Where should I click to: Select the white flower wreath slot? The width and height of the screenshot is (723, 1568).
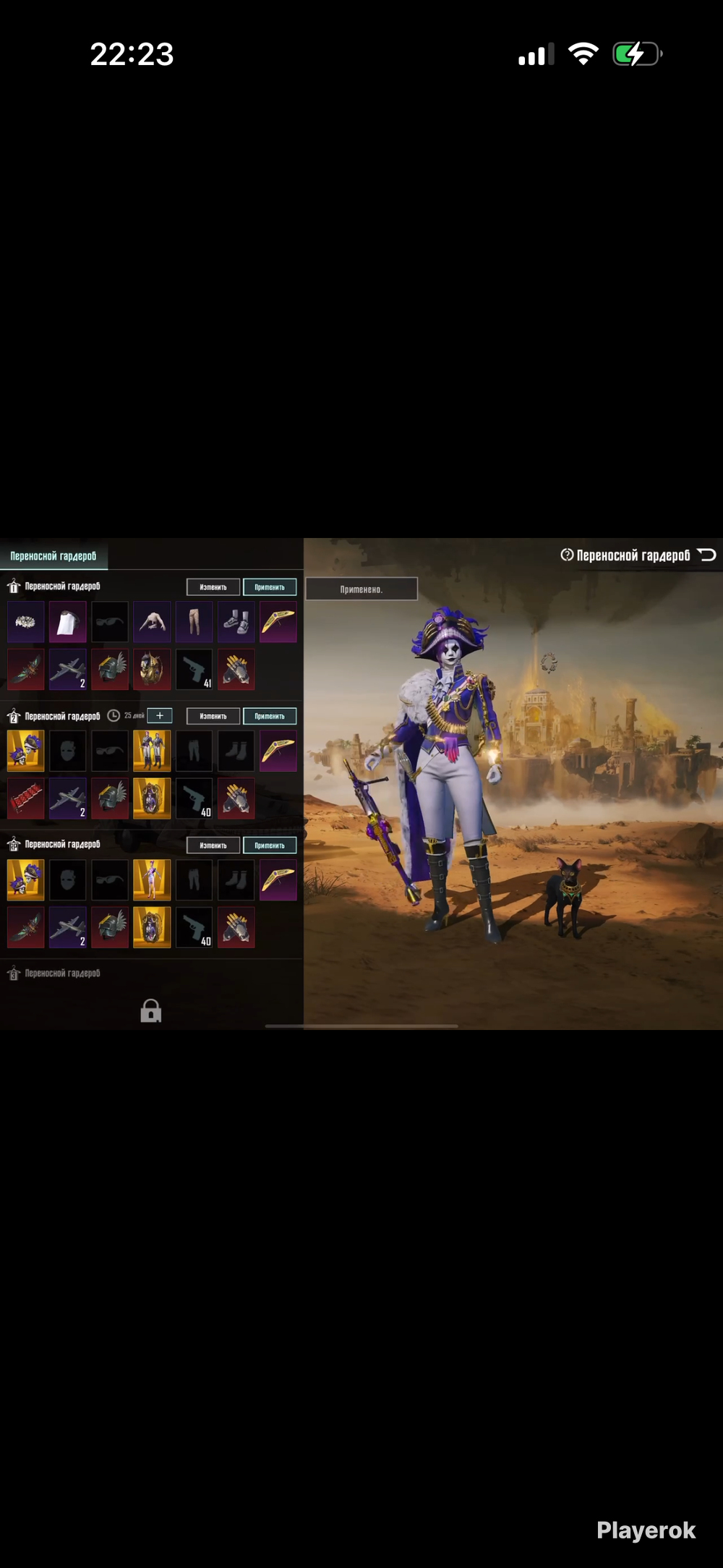click(x=25, y=622)
